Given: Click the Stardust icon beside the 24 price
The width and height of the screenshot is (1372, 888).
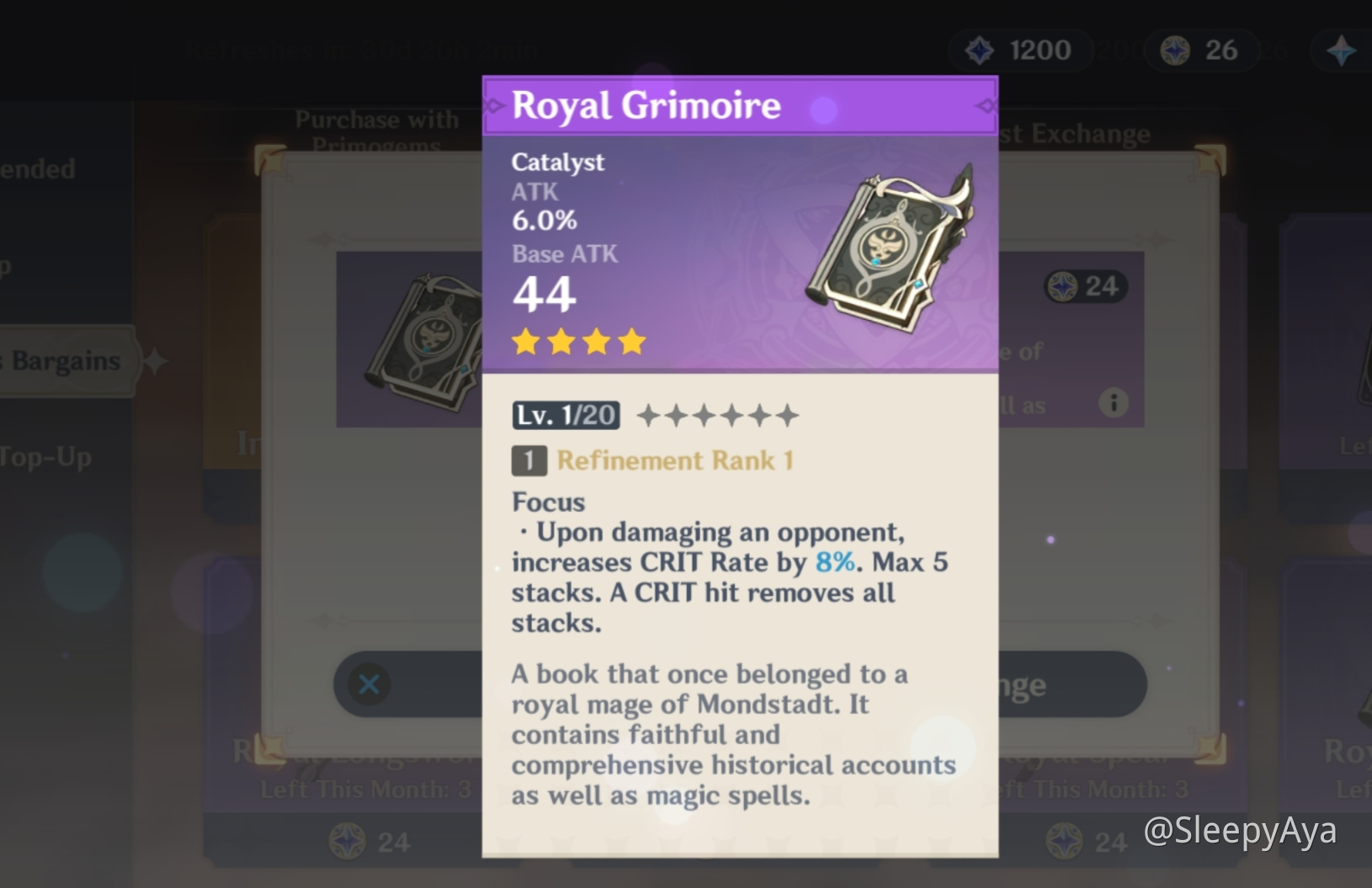Looking at the screenshot, I should (1063, 286).
